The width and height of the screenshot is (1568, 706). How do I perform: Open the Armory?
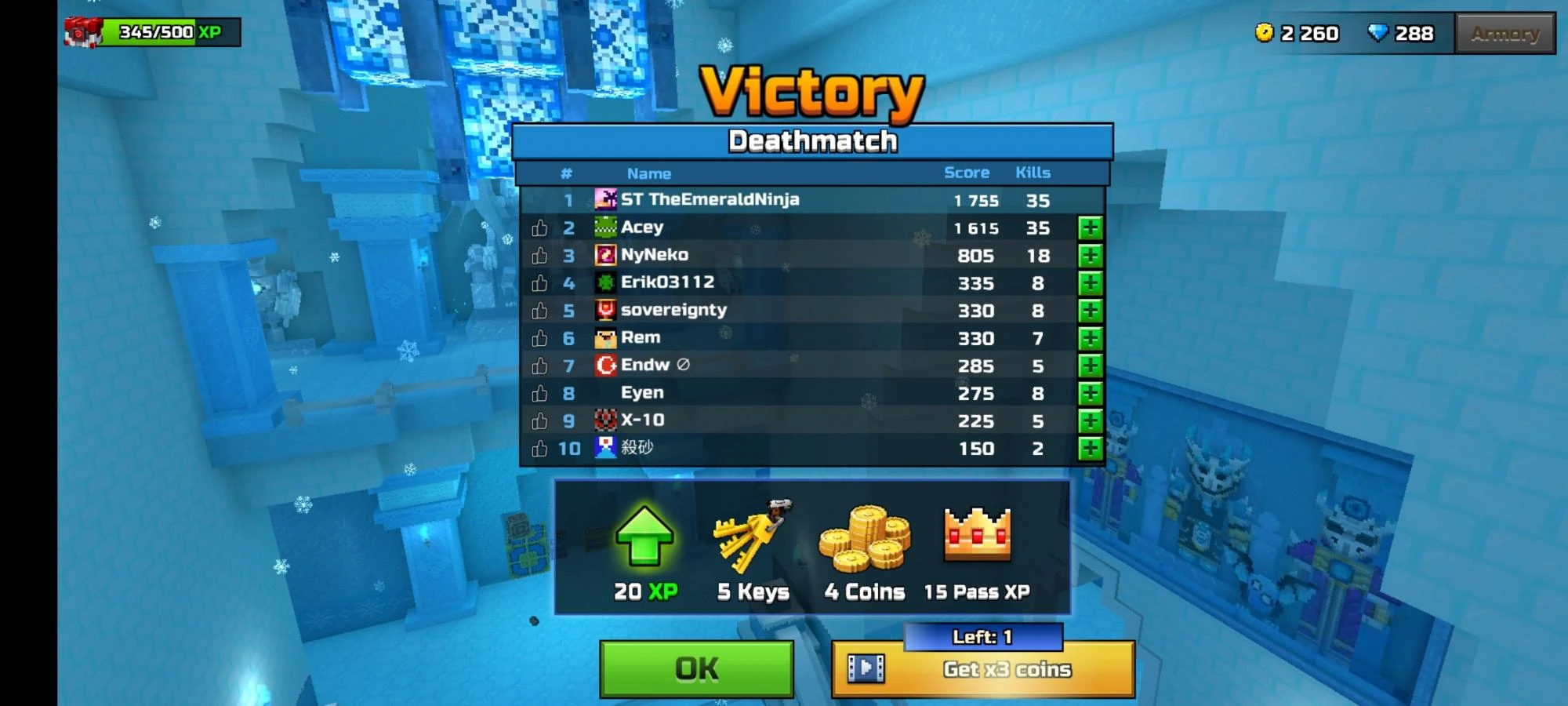click(1503, 33)
